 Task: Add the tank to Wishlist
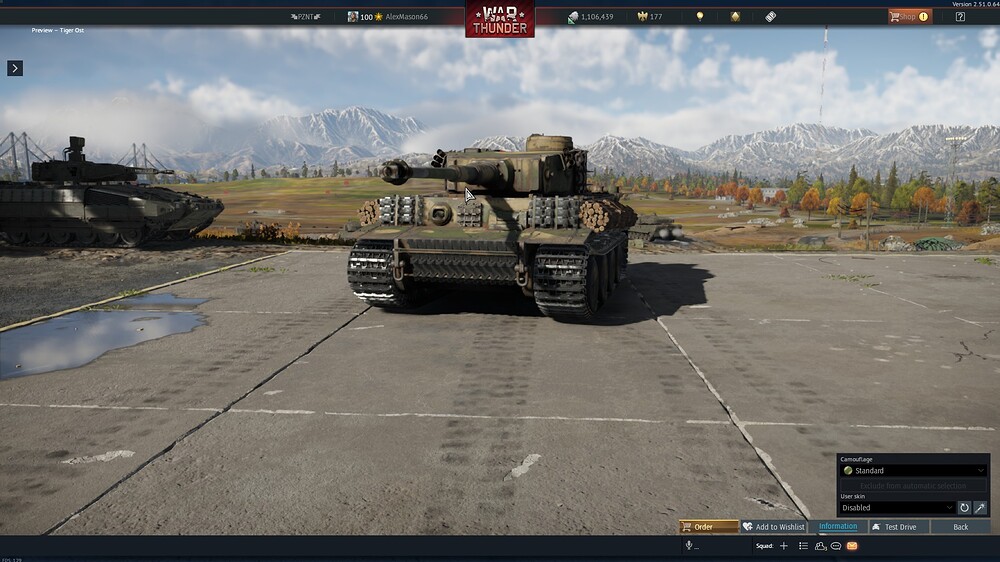coord(773,527)
